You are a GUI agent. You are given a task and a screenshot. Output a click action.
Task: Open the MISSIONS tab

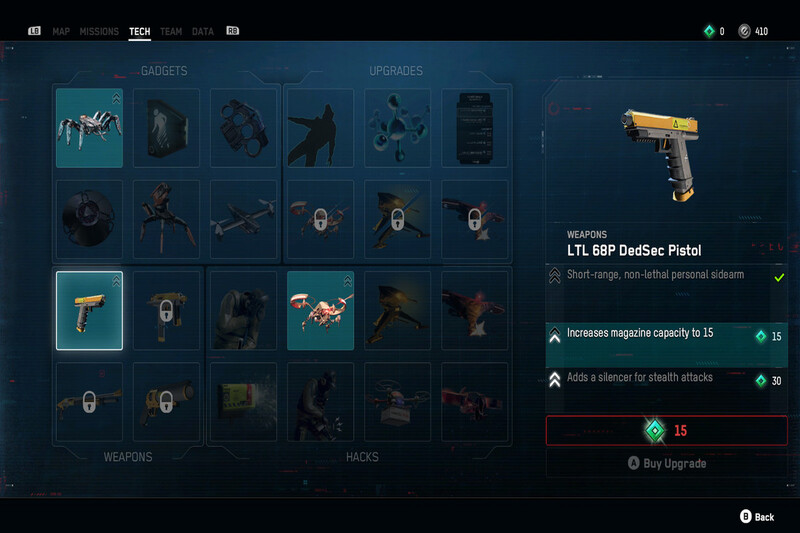coord(99,32)
